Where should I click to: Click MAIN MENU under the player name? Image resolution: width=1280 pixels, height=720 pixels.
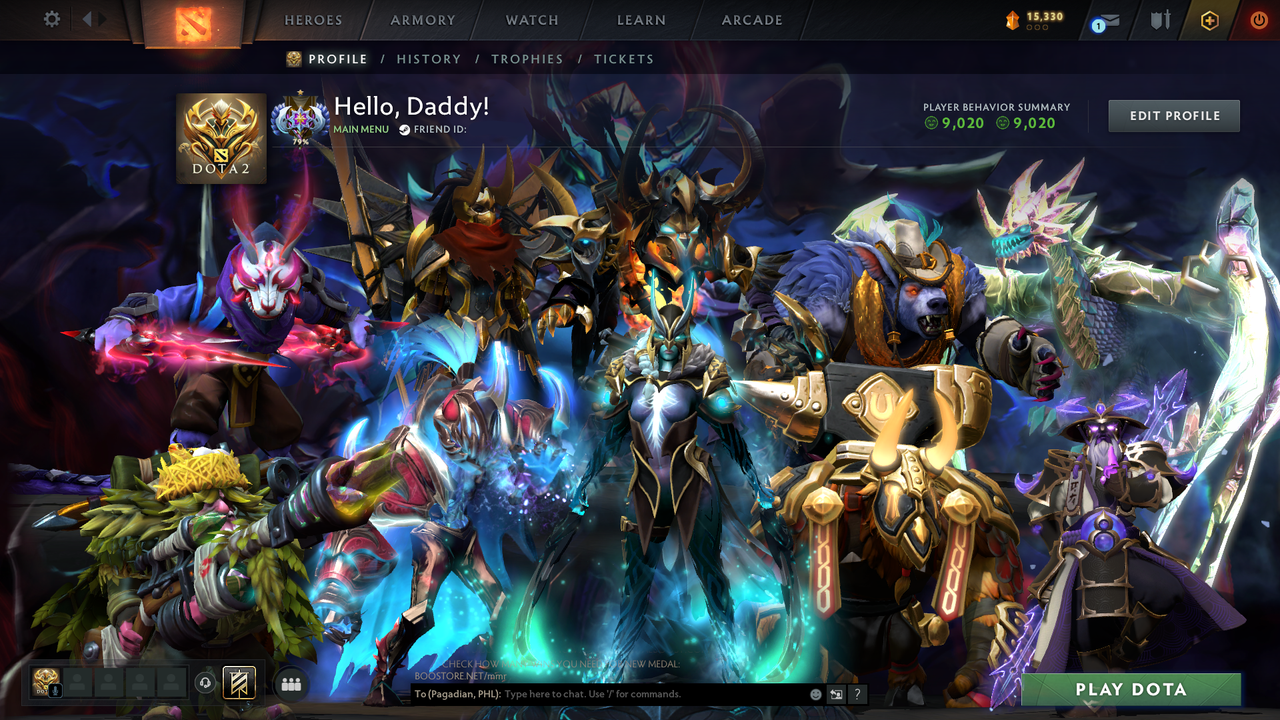[x=361, y=129]
